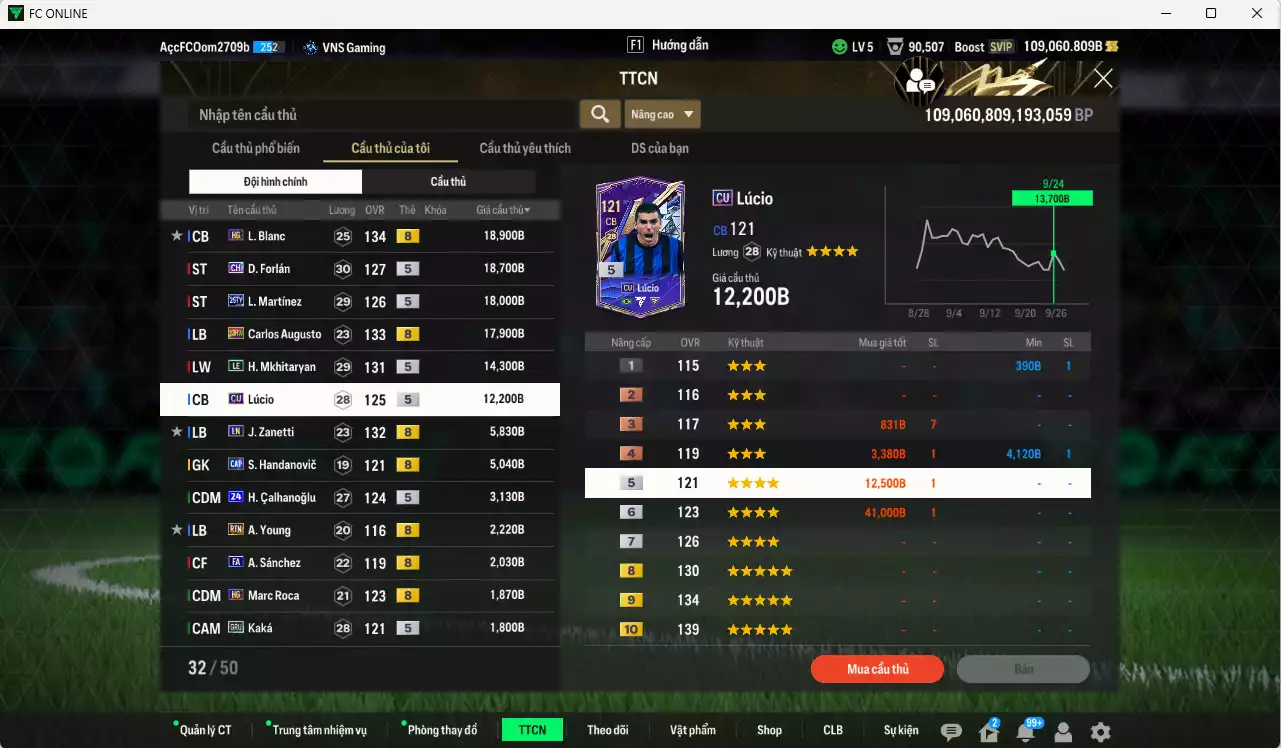Click the Mua cầu thủ button
This screenshot has height=748, width=1281.
(x=877, y=669)
